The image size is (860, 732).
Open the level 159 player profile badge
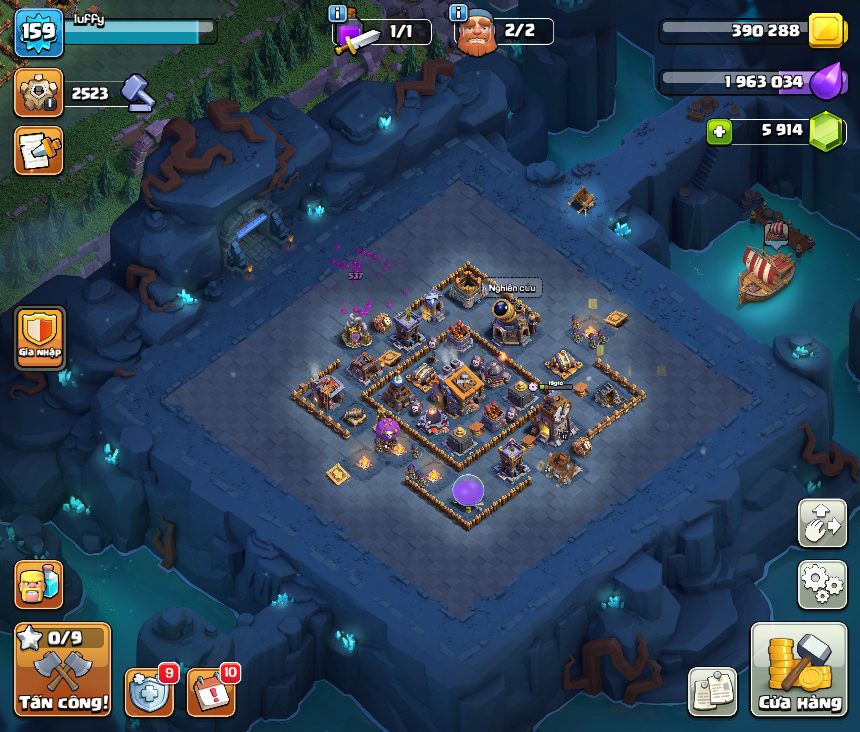(39, 33)
